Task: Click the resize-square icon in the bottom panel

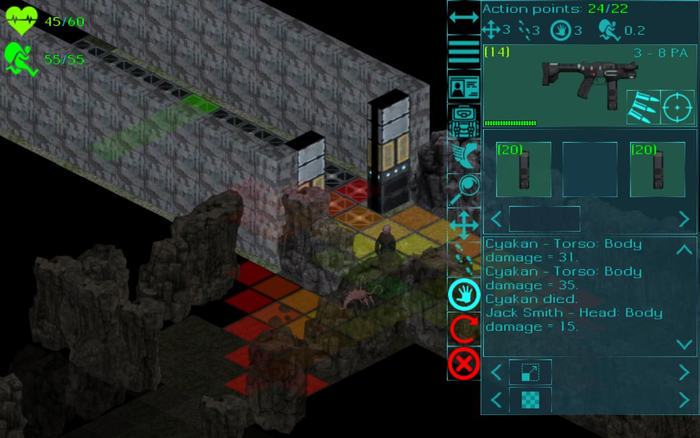Action: coord(530,372)
